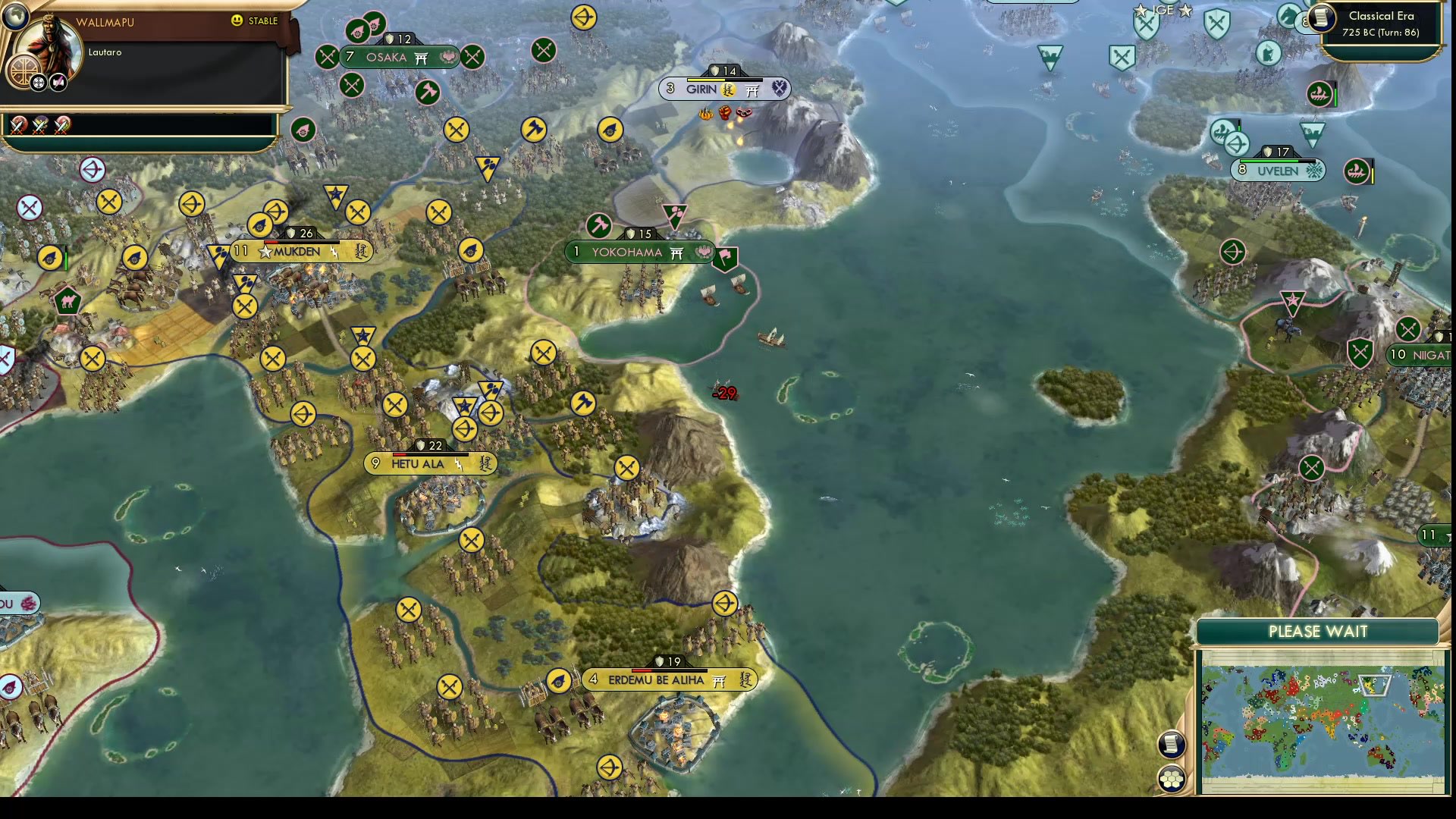
Task: Select the hammer production icon above Yokohama
Action: 599,224
